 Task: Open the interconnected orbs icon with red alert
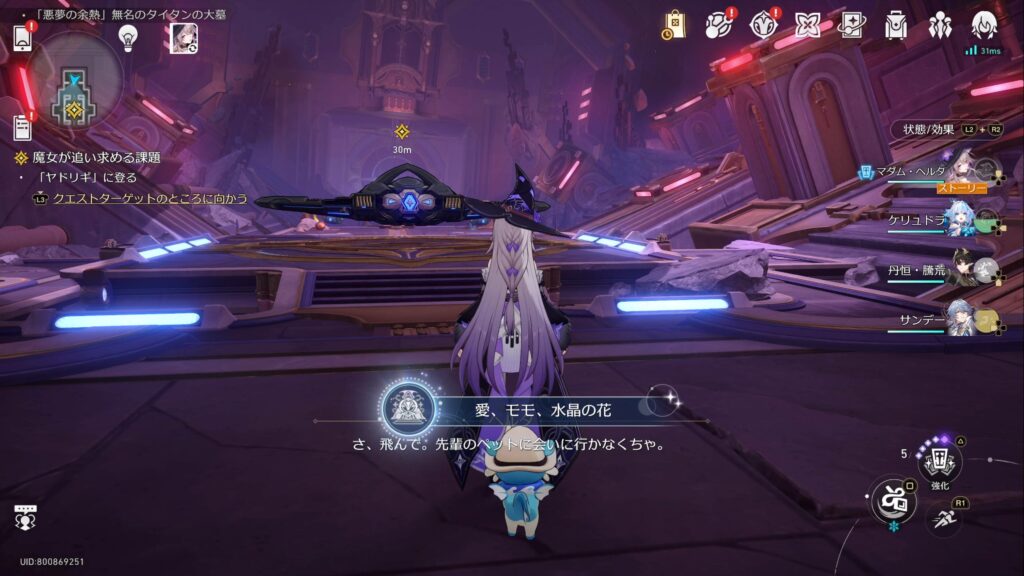coord(719,25)
